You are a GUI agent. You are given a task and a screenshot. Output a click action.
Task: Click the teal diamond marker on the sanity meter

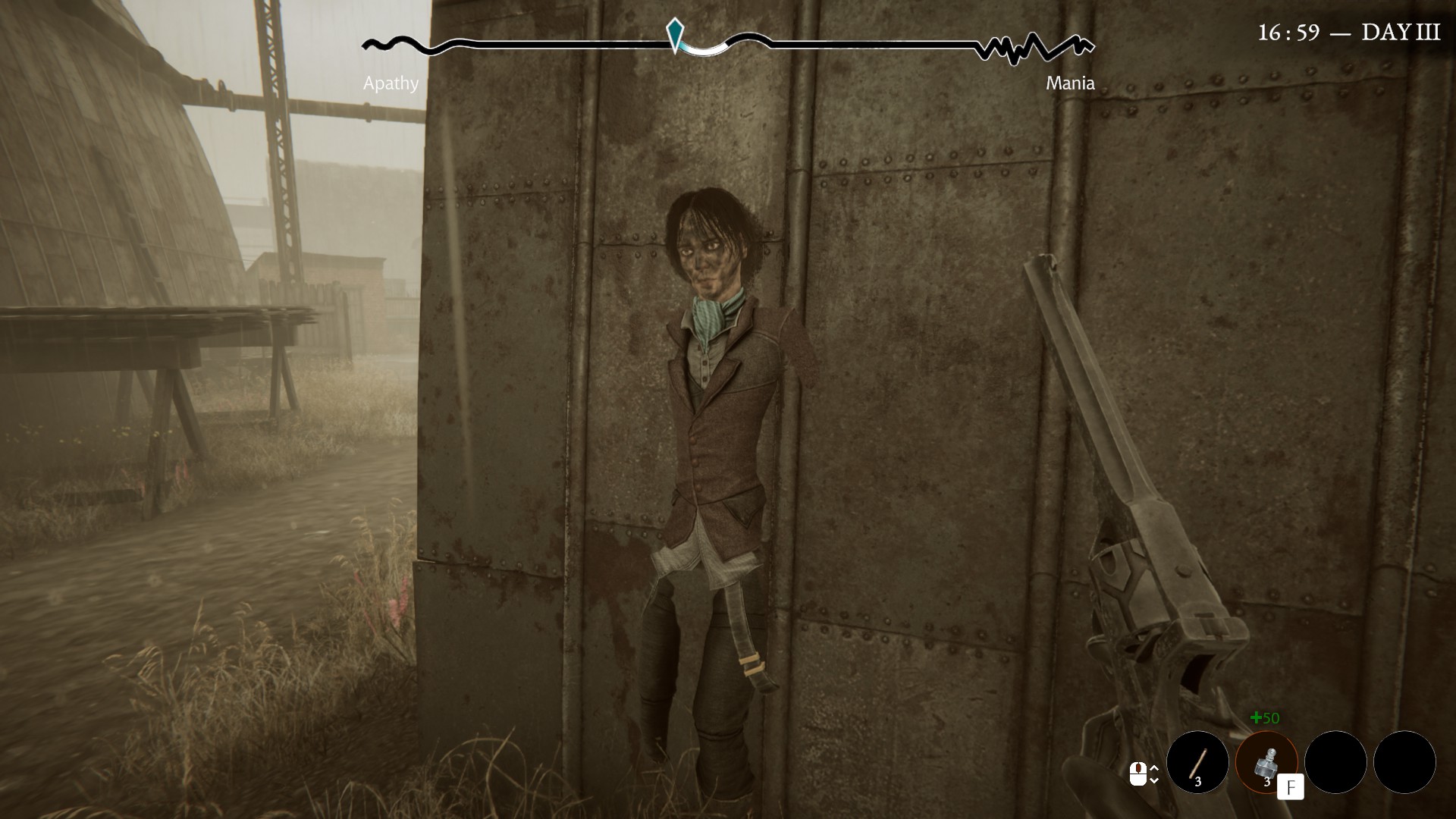(x=674, y=32)
